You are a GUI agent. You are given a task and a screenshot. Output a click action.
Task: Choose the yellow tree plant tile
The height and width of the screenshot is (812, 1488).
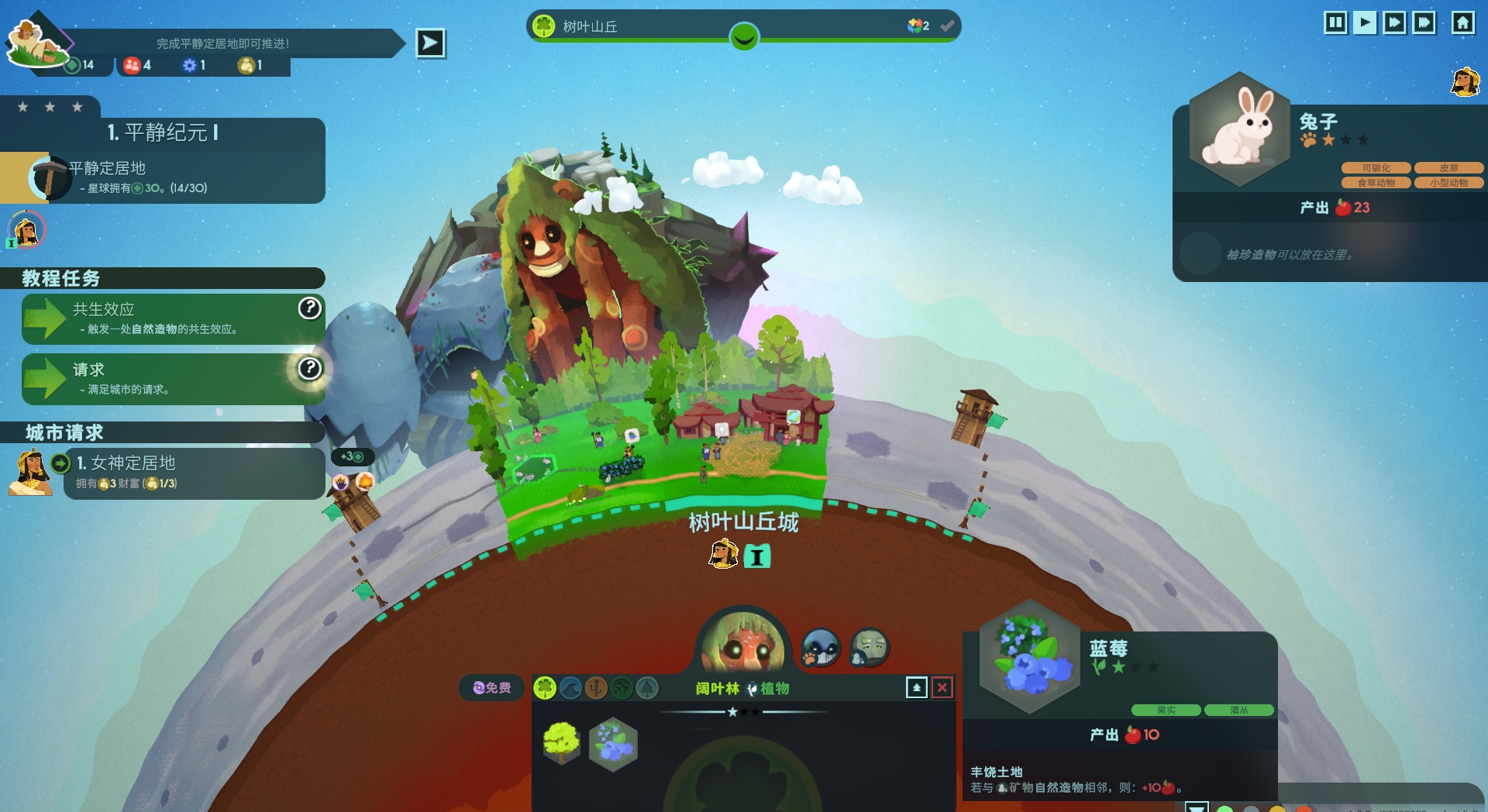[562, 743]
